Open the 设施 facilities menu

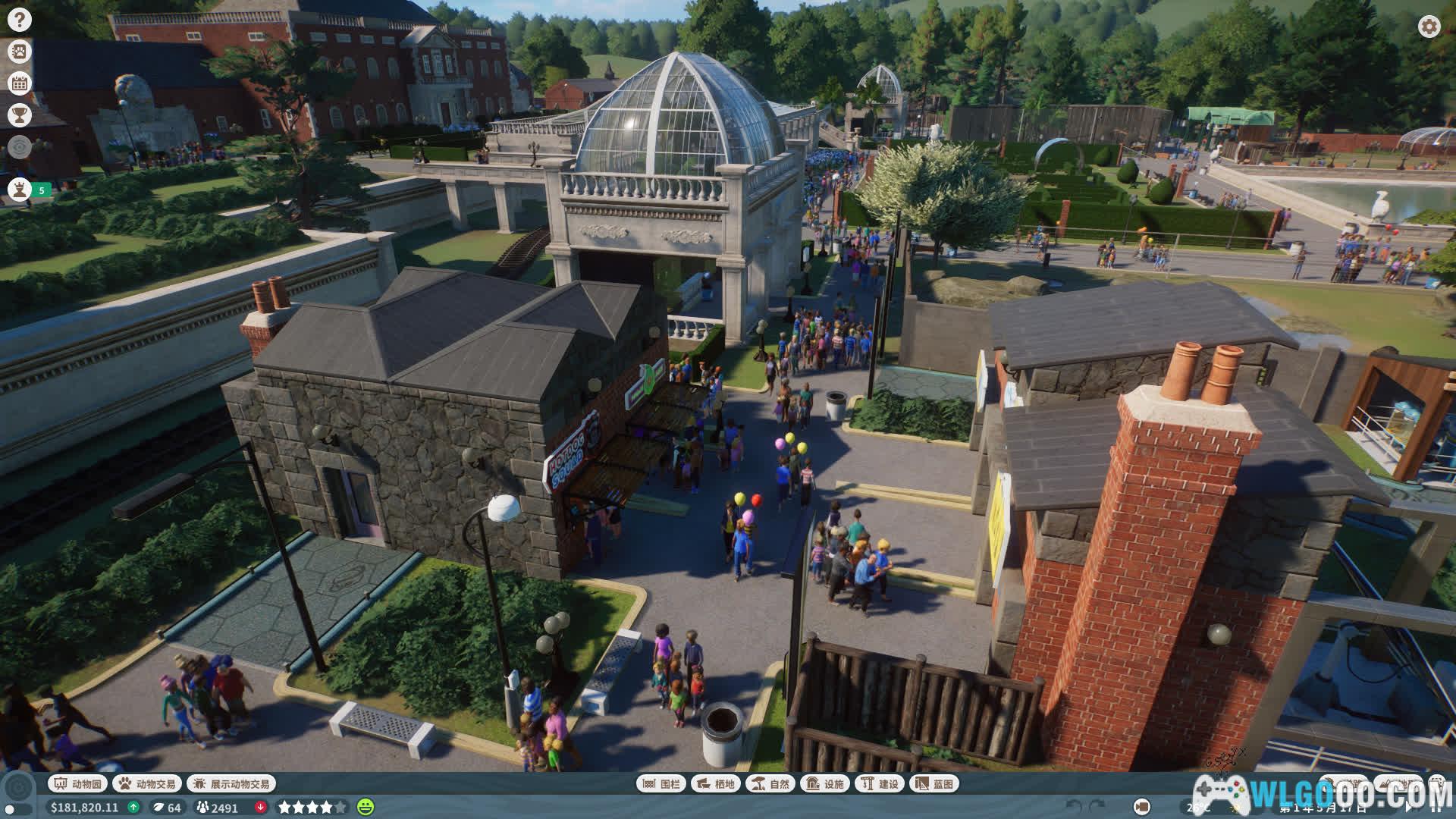[825, 783]
